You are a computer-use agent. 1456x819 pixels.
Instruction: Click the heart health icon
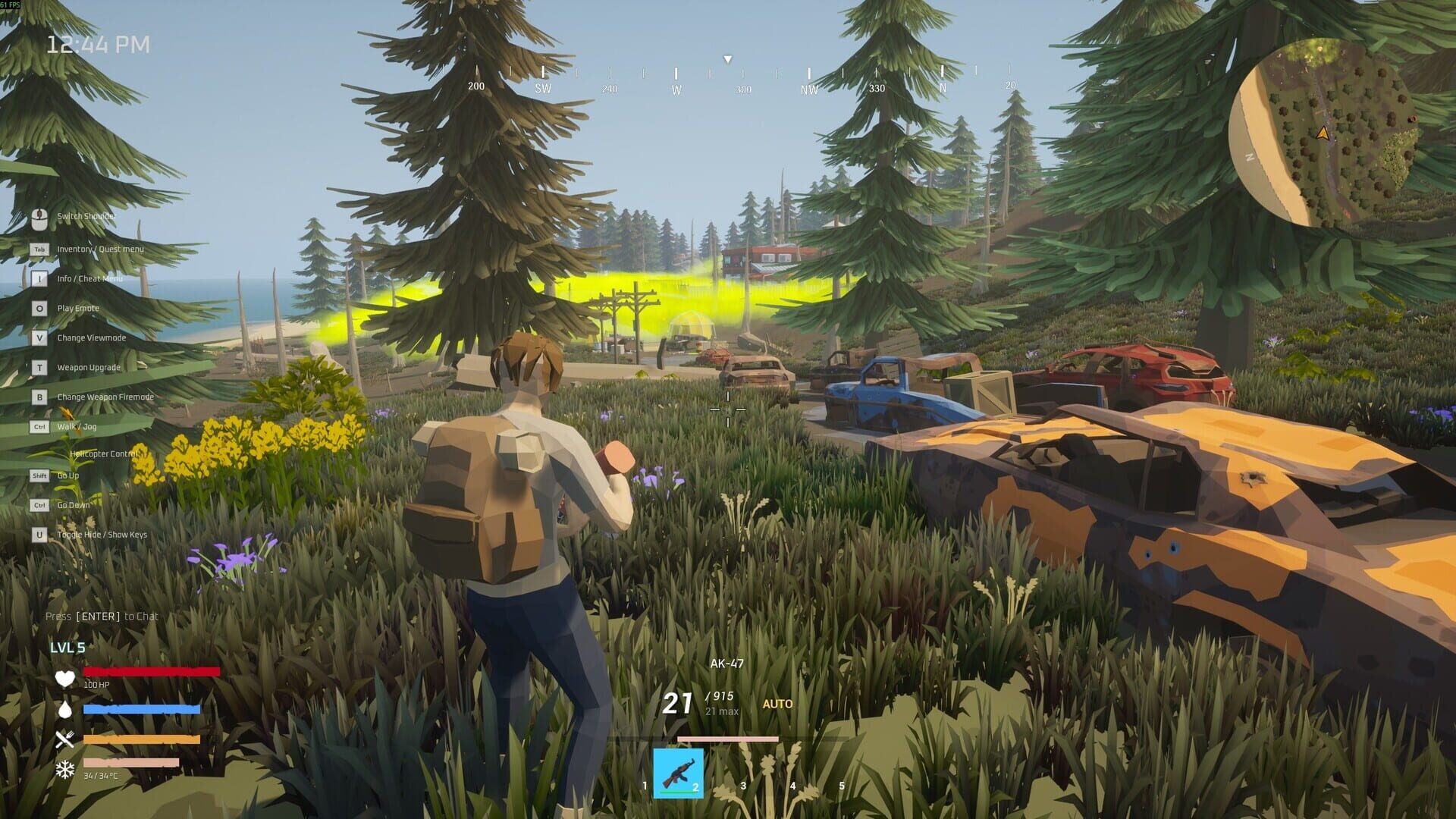pos(65,679)
